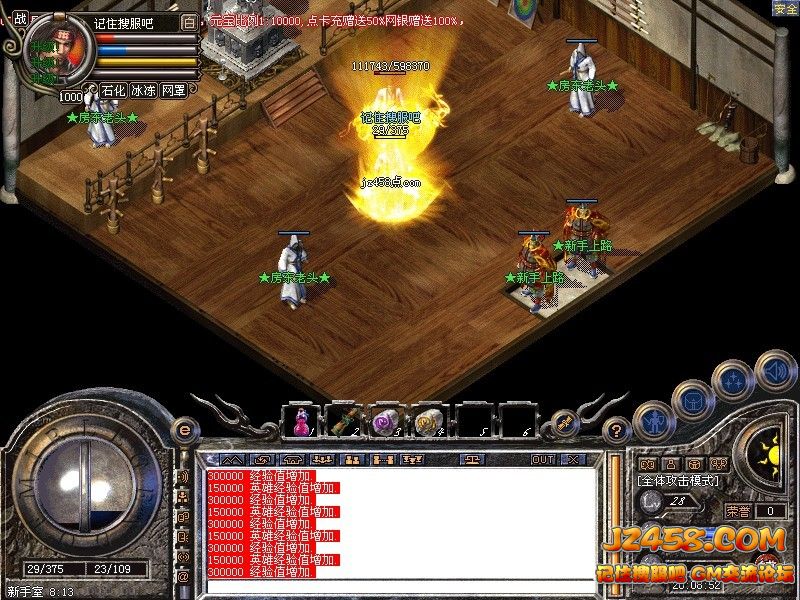Screen dimensions: 800x600
Task: Use the scroll item in hotbar slot 2
Action: [x=342, y=421]
